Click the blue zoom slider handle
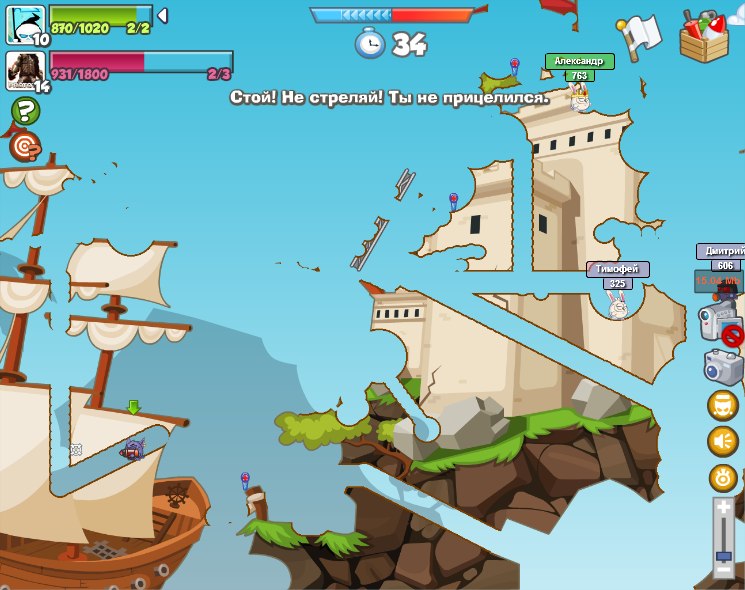This screenshot has width=745, height=590. pos(723,555)
